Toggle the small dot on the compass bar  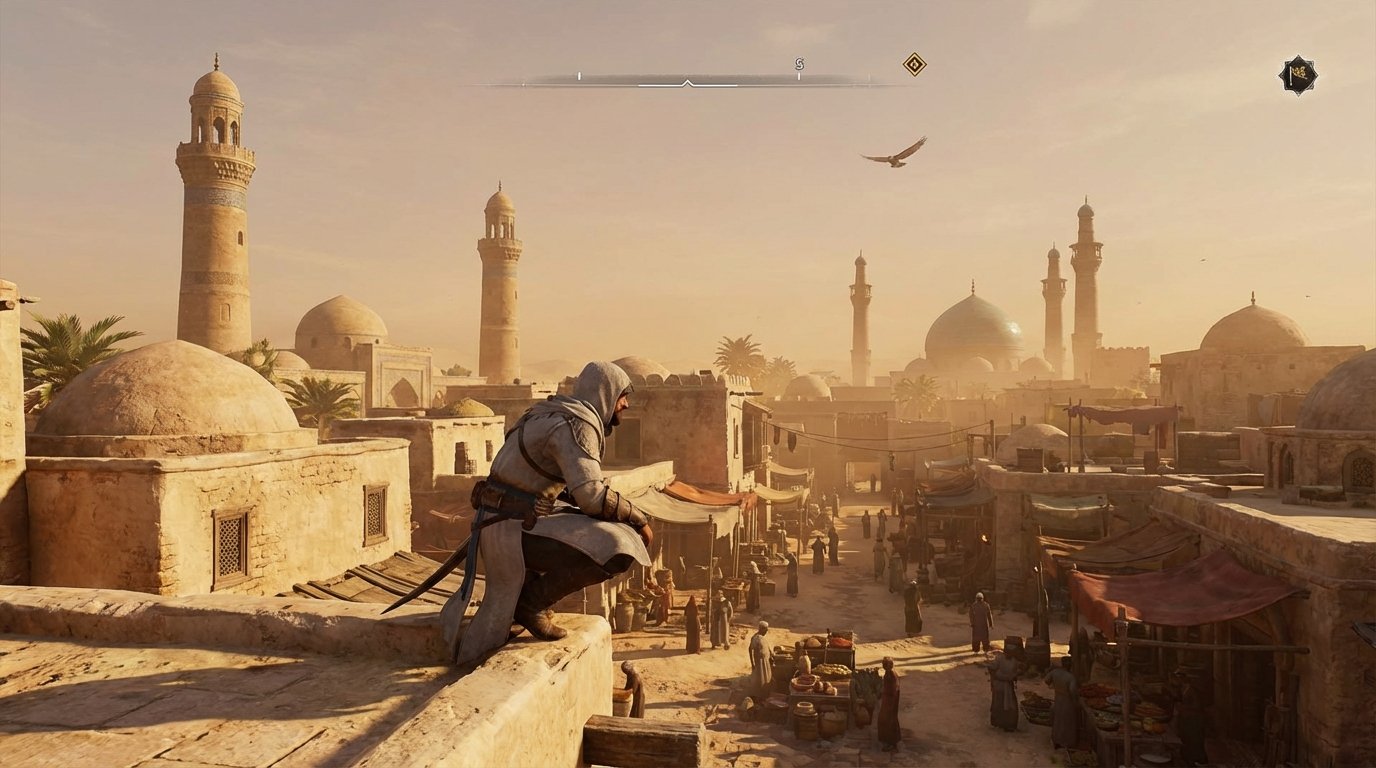pyautogui.click(x=524, y=84)
